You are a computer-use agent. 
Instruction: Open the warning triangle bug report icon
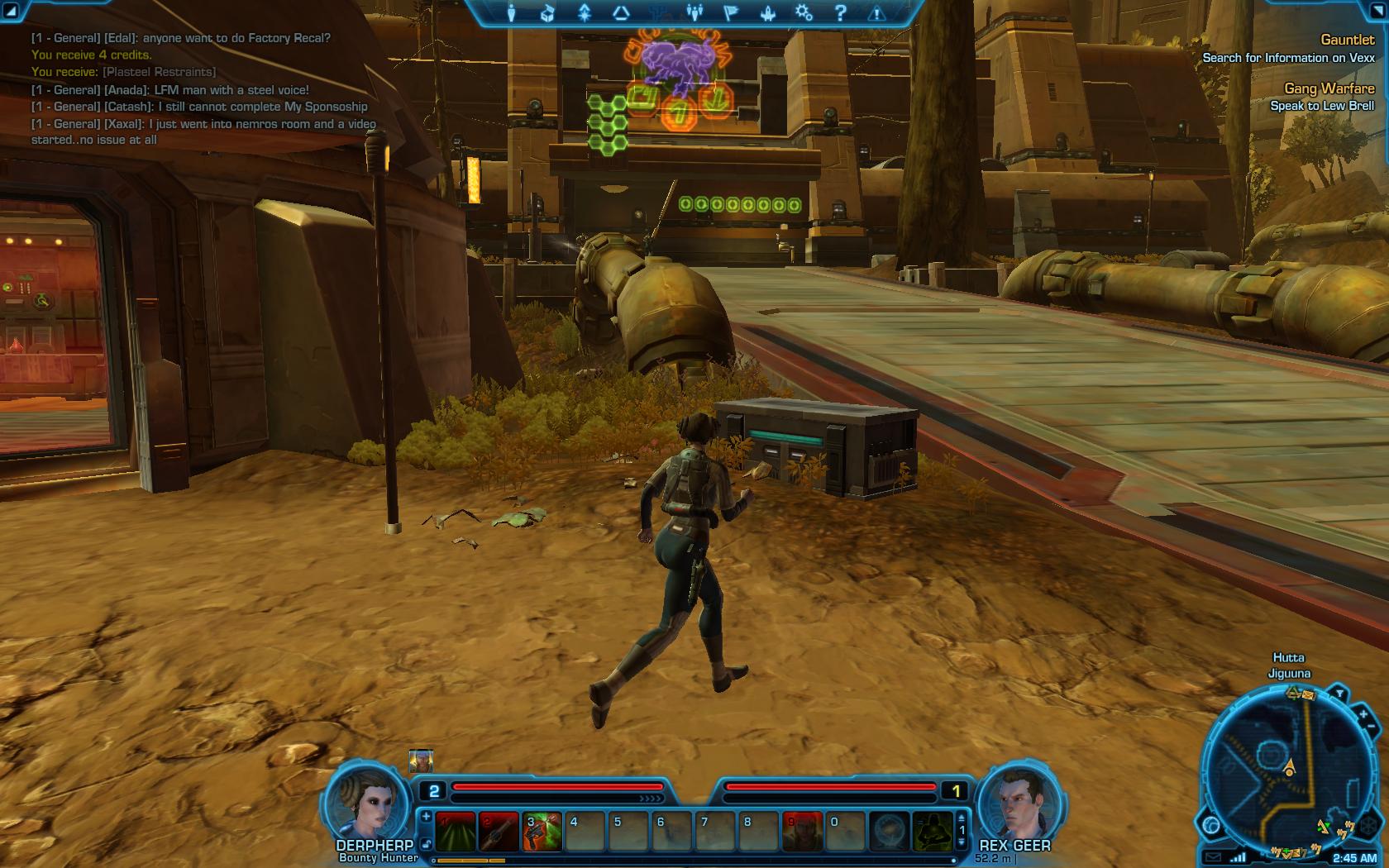[x=876, y=13]
